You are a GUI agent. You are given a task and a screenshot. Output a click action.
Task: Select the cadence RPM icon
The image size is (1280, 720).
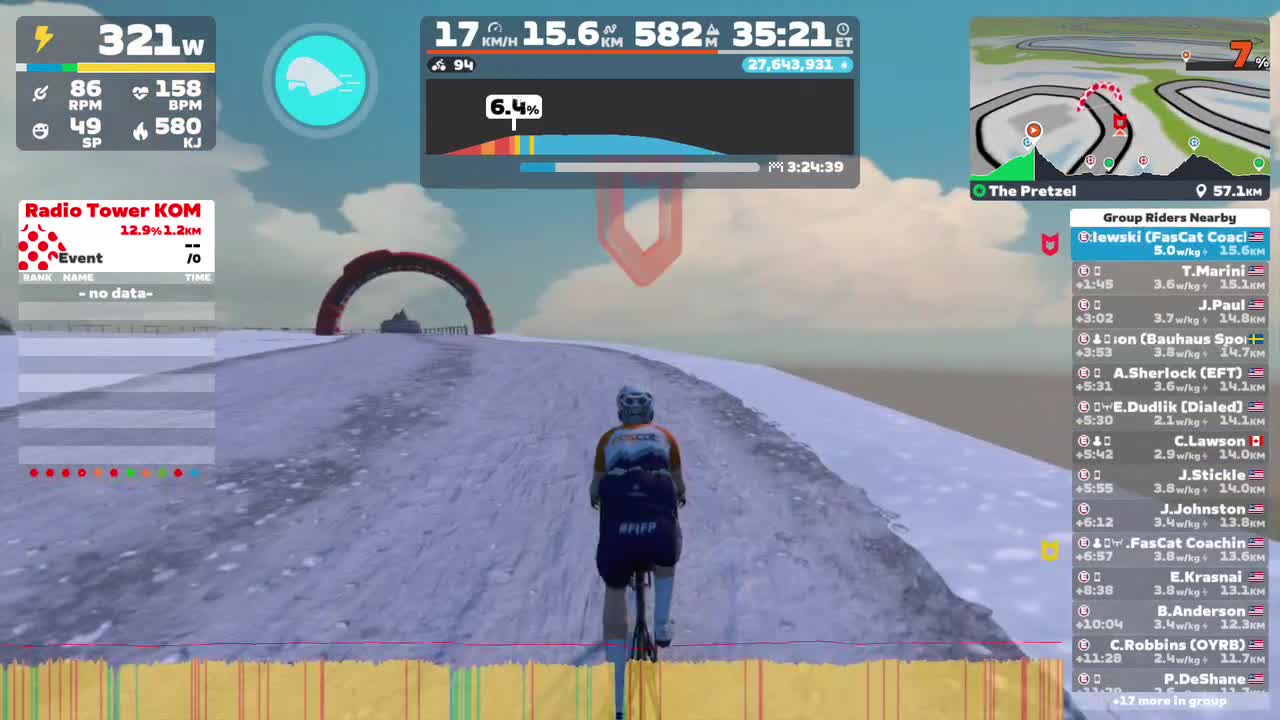(40, 95)
